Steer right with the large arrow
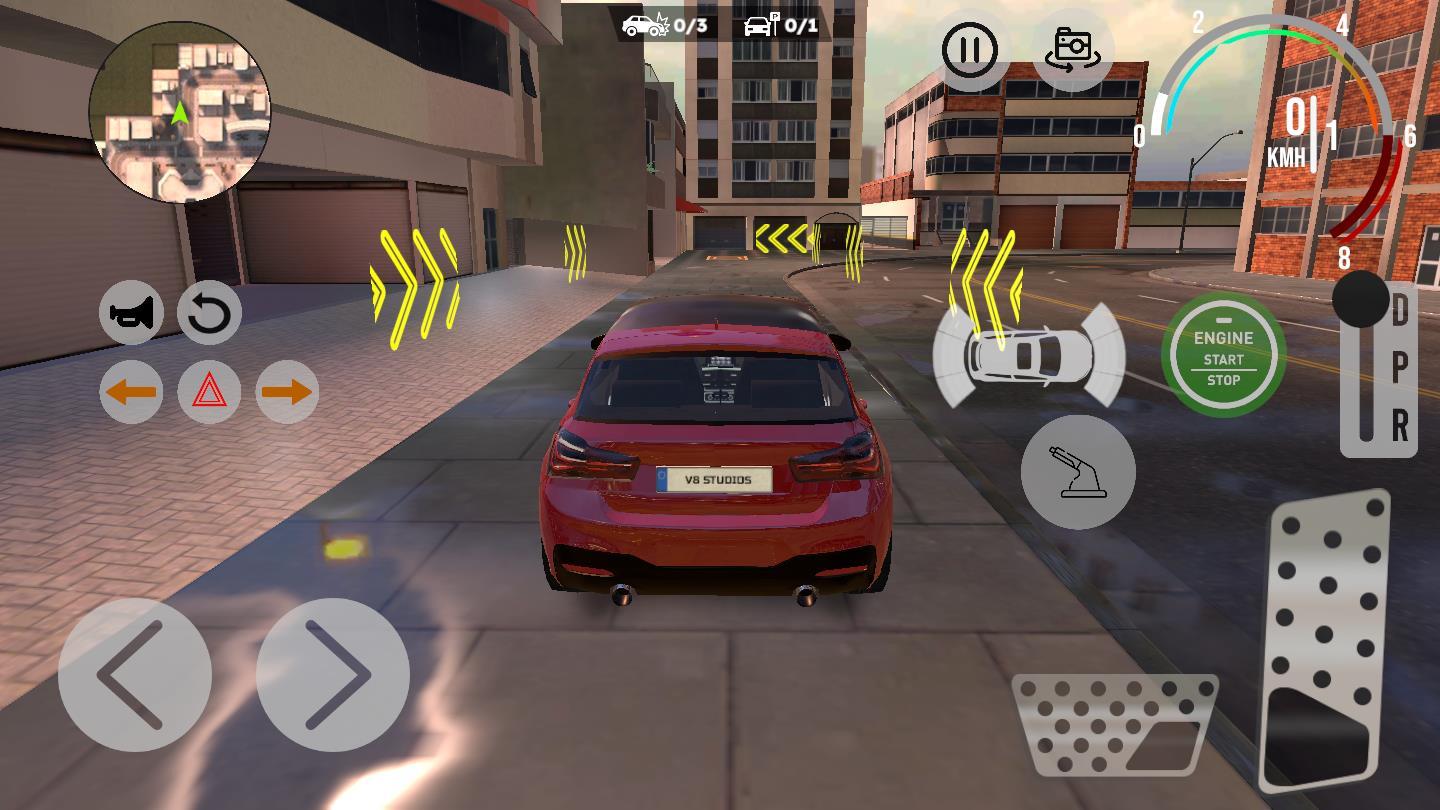Viewport: 1440px width, 810px height. [333, 675]
